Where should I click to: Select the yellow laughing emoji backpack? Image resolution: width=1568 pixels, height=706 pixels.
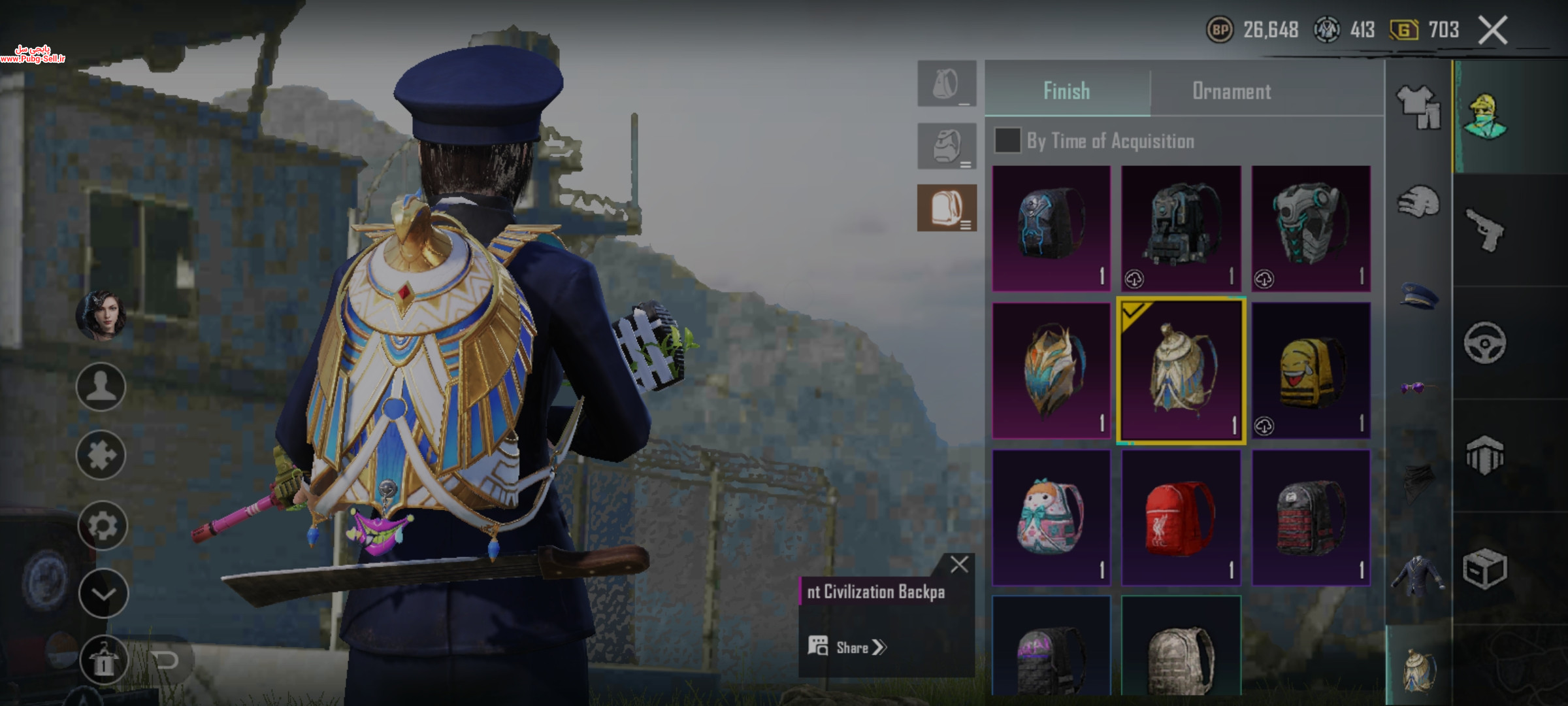[1311, 370]
